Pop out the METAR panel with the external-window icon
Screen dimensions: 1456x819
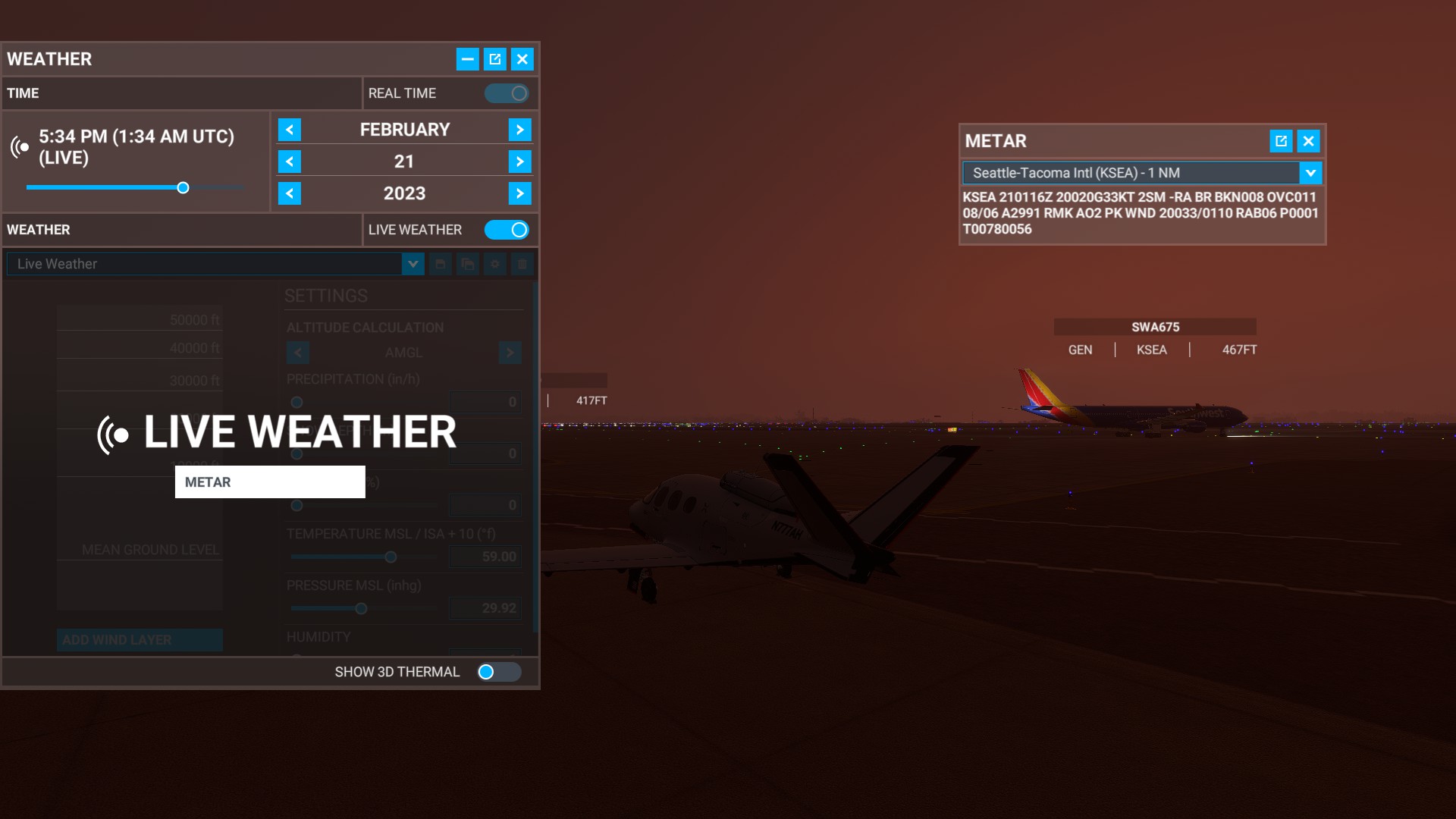[x=1282, y=141]
